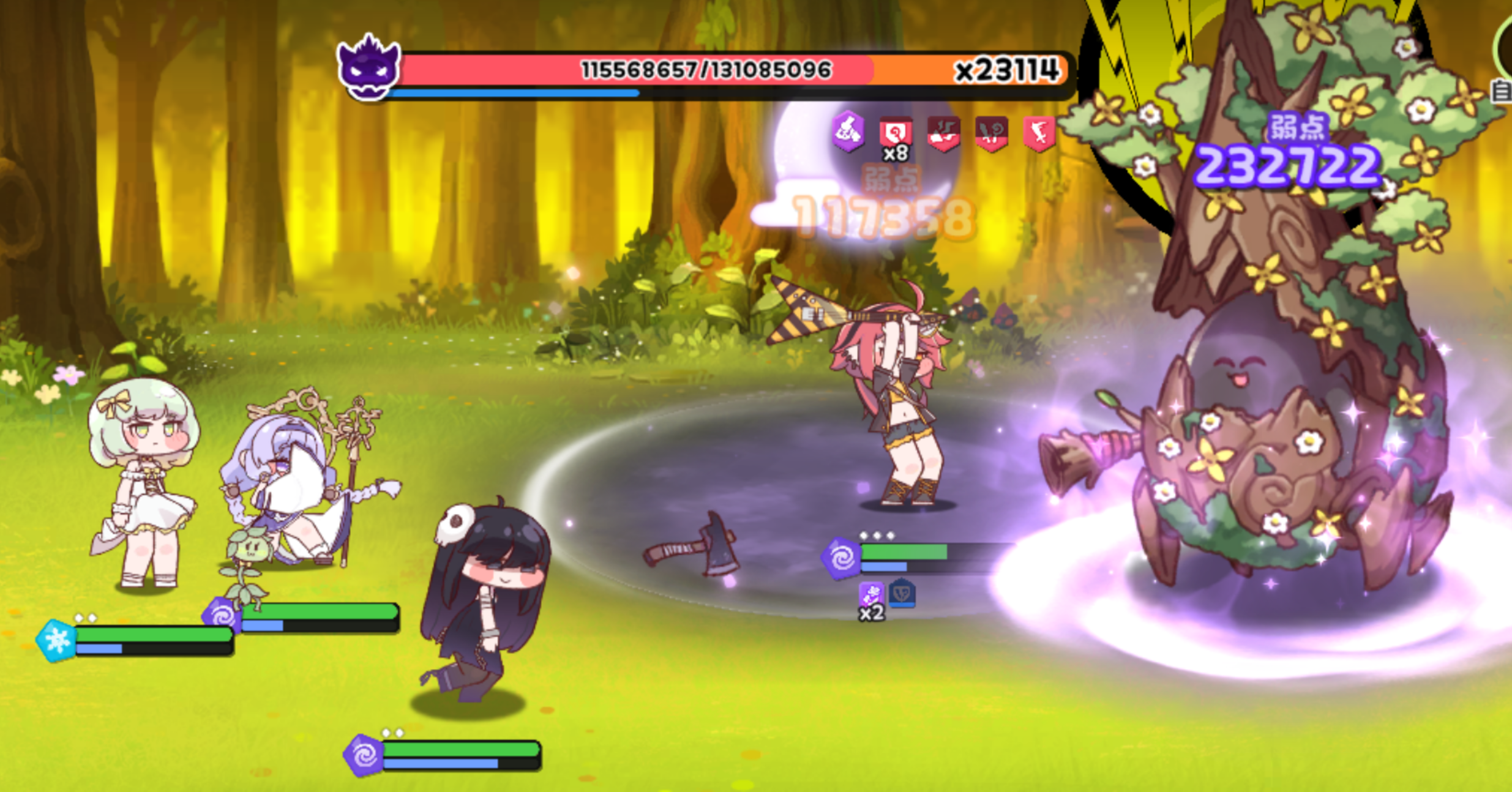
Task: Inspect the purple hexagon status icon on the boss
Action: [x=848, y=131]
